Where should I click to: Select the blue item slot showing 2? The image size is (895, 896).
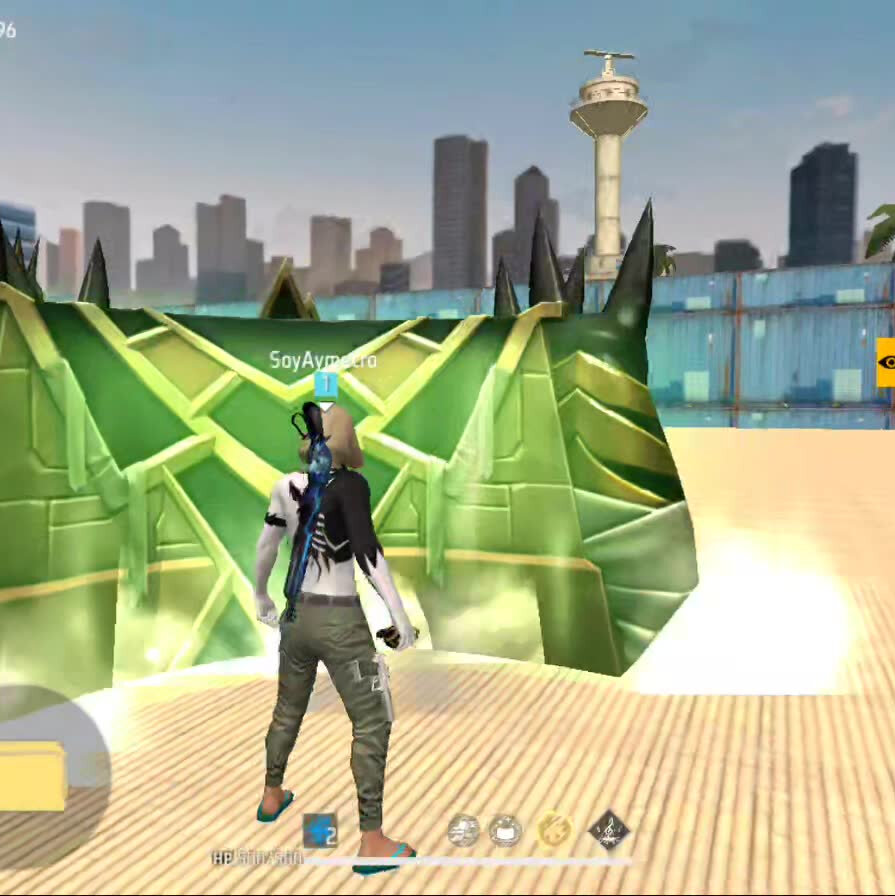[320, 831]
